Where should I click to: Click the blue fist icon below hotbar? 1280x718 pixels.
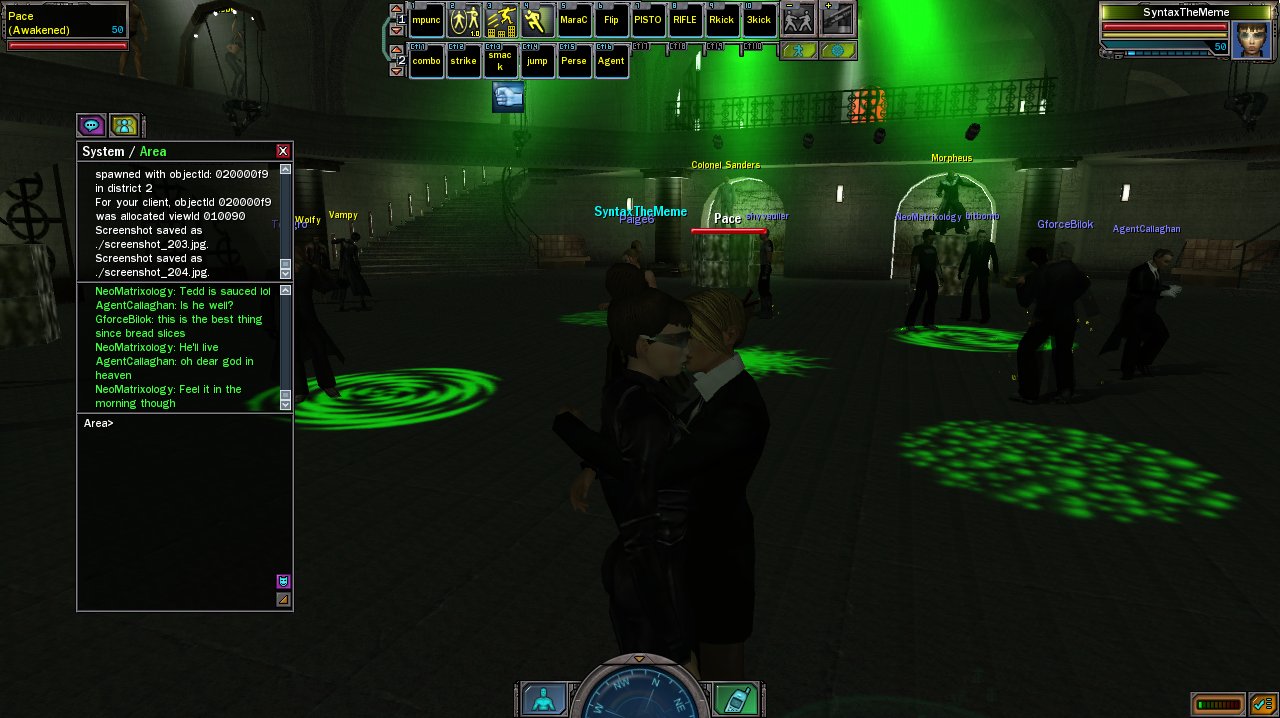[508, 97]
